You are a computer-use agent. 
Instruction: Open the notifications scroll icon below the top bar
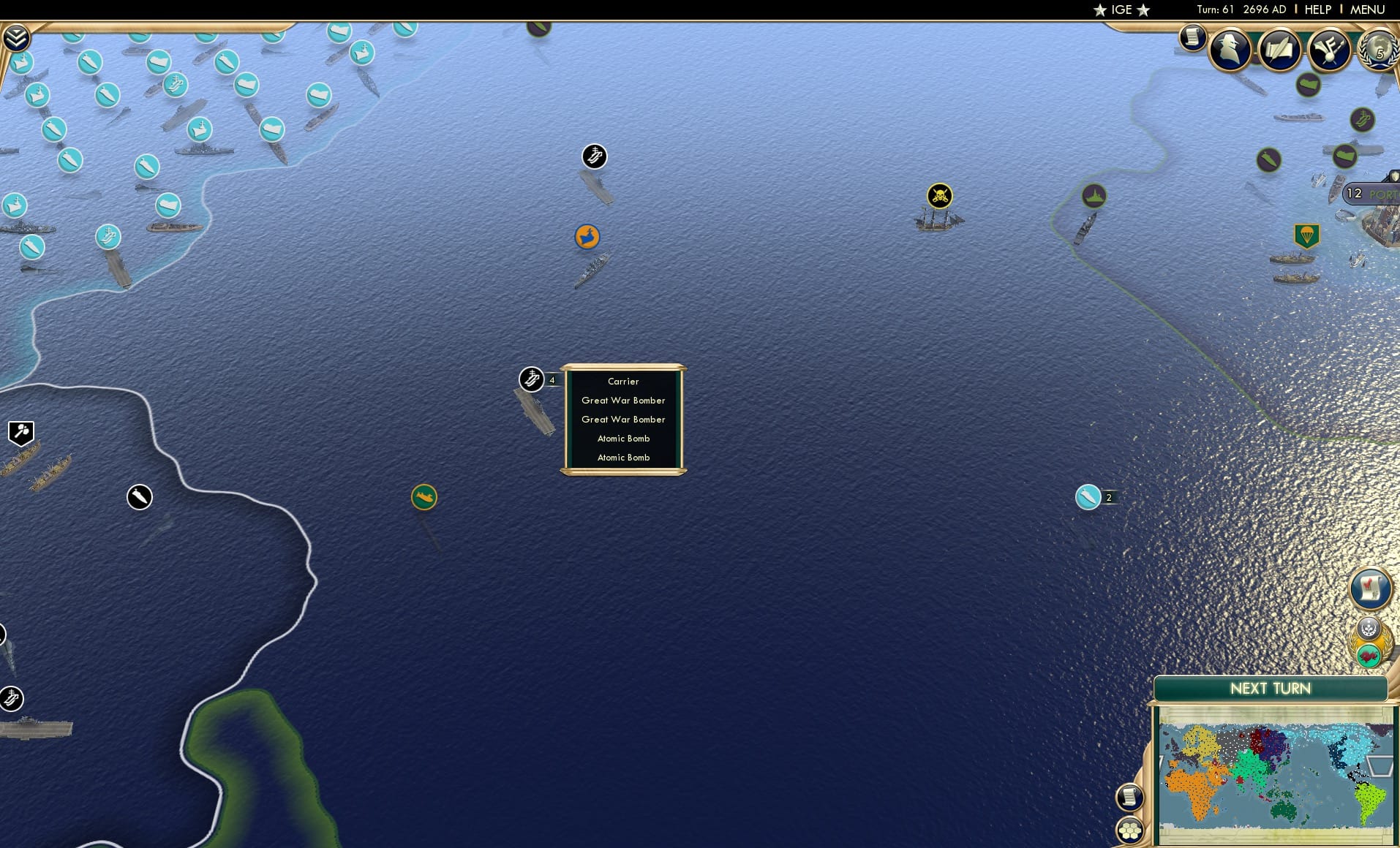point(1192,37)
